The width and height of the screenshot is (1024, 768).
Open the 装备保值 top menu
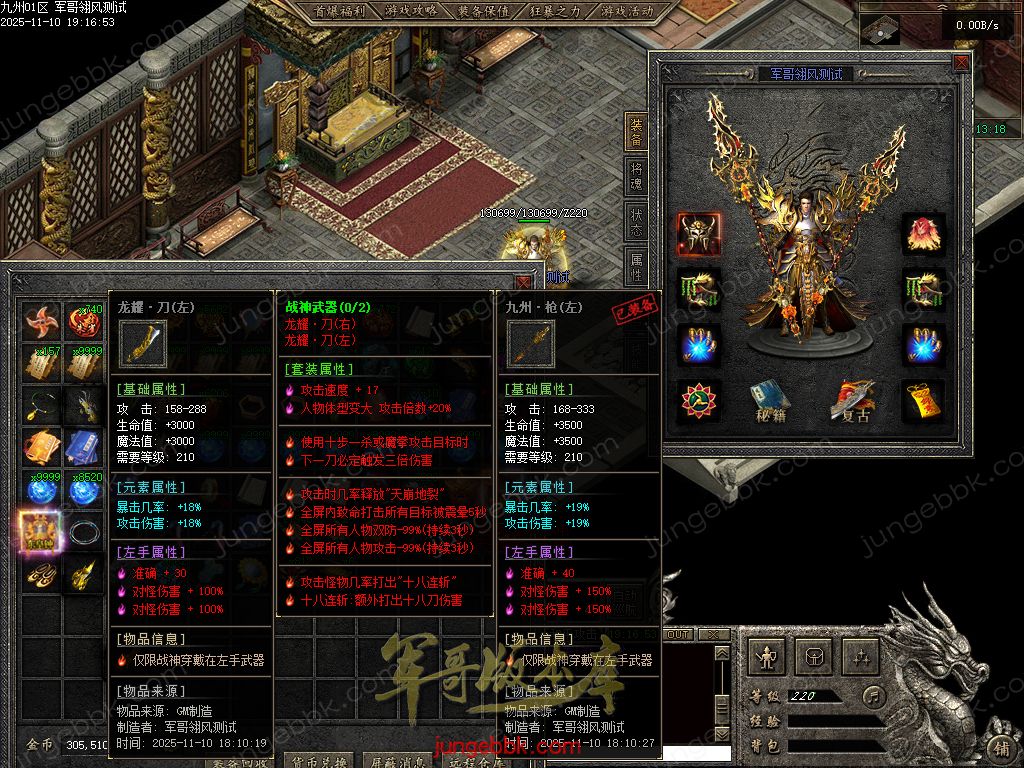tap(483, 11)
